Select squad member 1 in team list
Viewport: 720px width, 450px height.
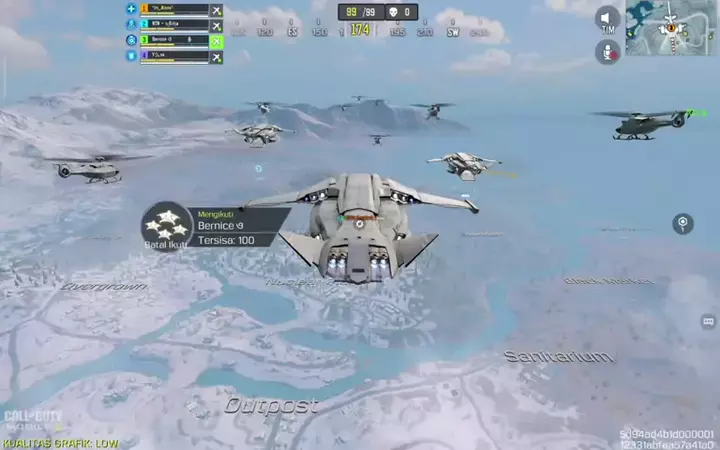point(174,9)
